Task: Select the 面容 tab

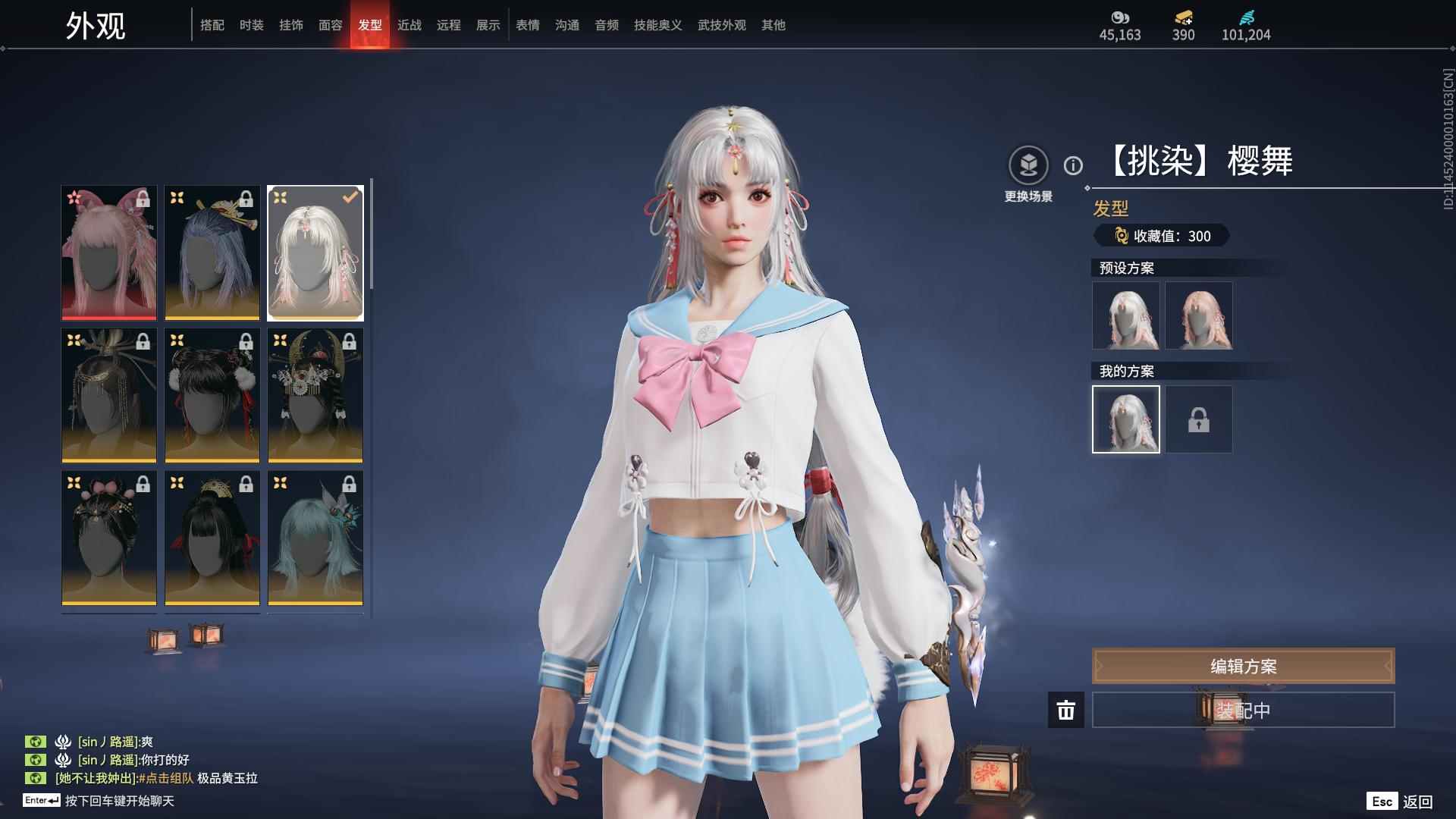Action: tap(330, 25)
